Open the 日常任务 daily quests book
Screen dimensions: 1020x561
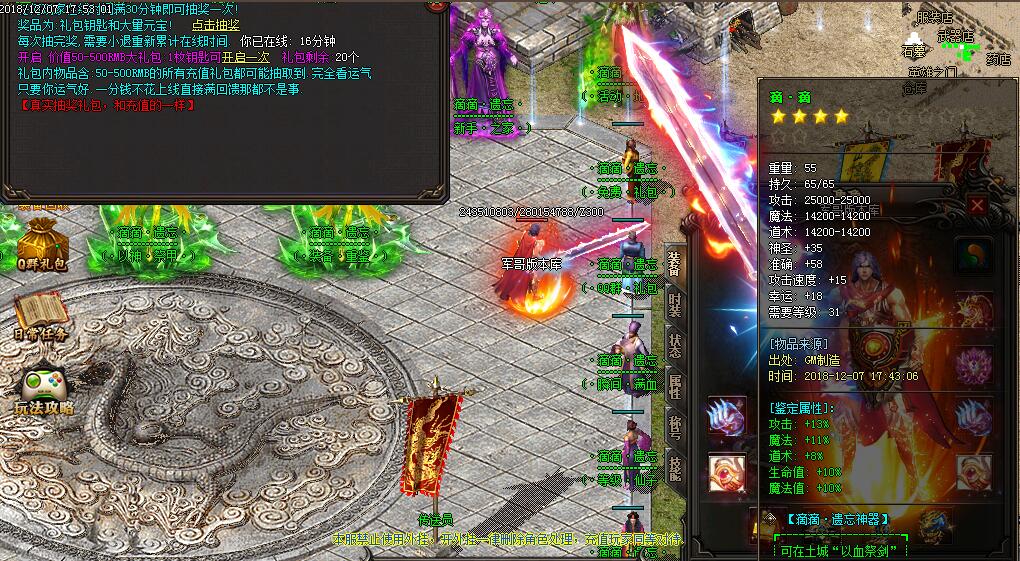point(40,317)
